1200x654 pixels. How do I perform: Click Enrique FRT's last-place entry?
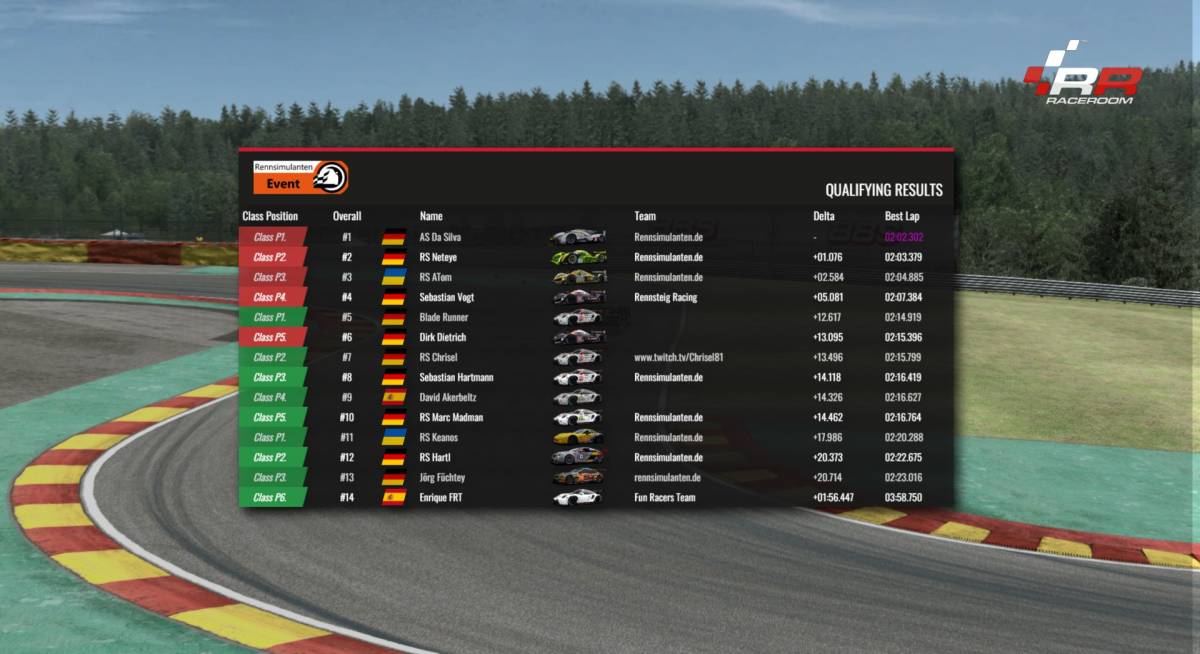click(441, 497)
